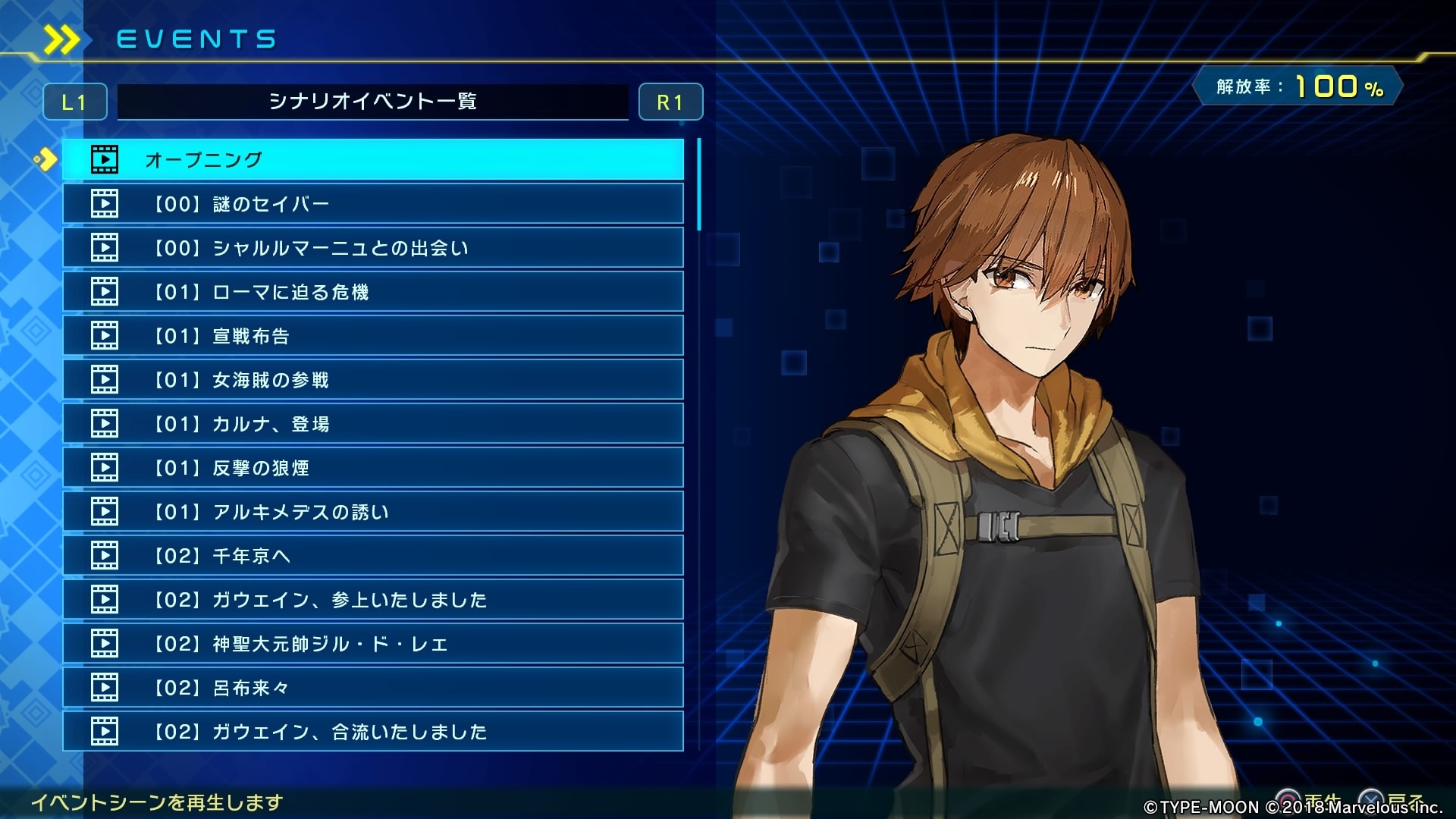Play the 女海賊の参戦 event
1456x819 pixels.
tap(372, 379)
